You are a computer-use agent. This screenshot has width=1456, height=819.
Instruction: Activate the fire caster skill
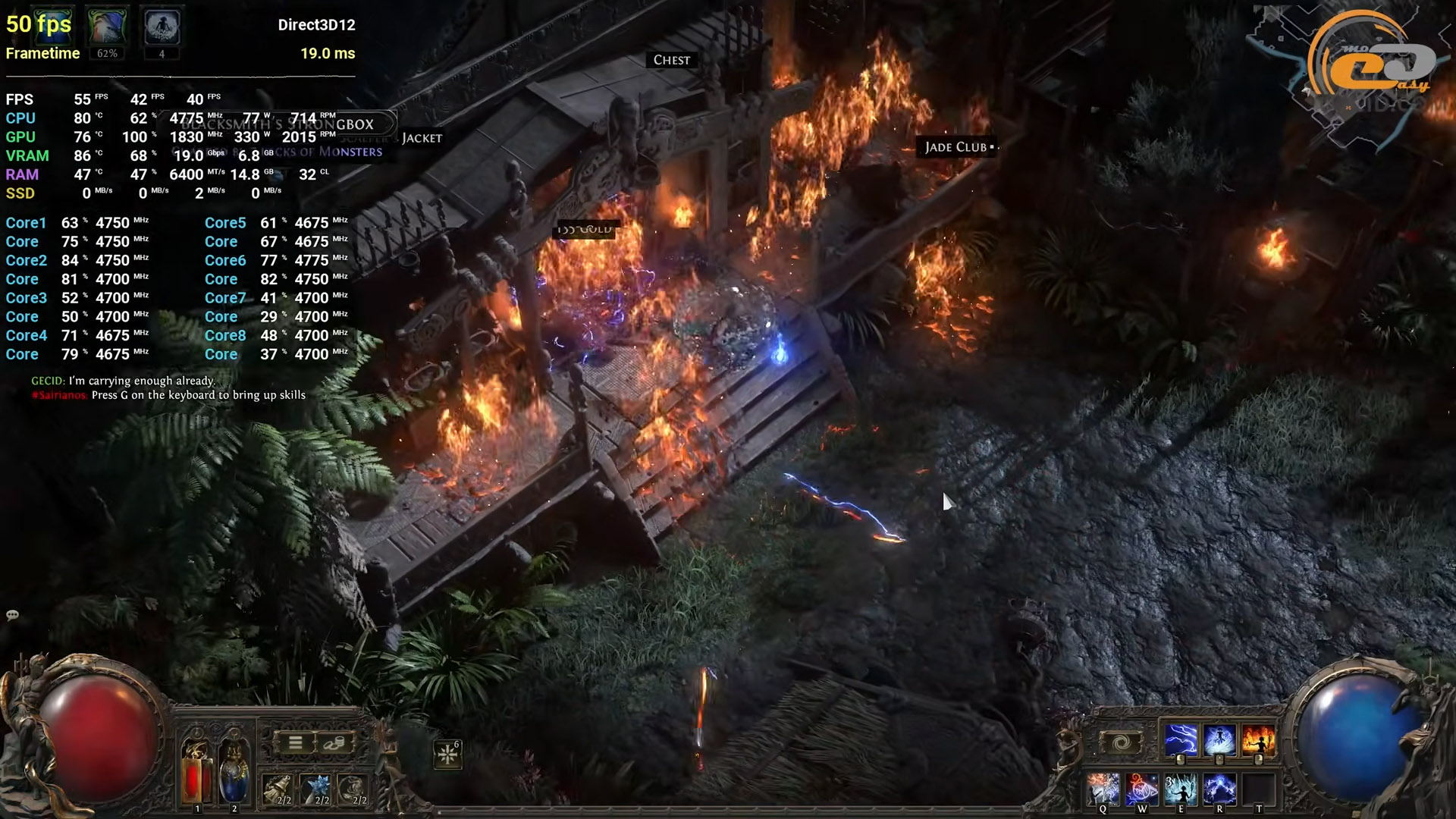pos(1258,741)
